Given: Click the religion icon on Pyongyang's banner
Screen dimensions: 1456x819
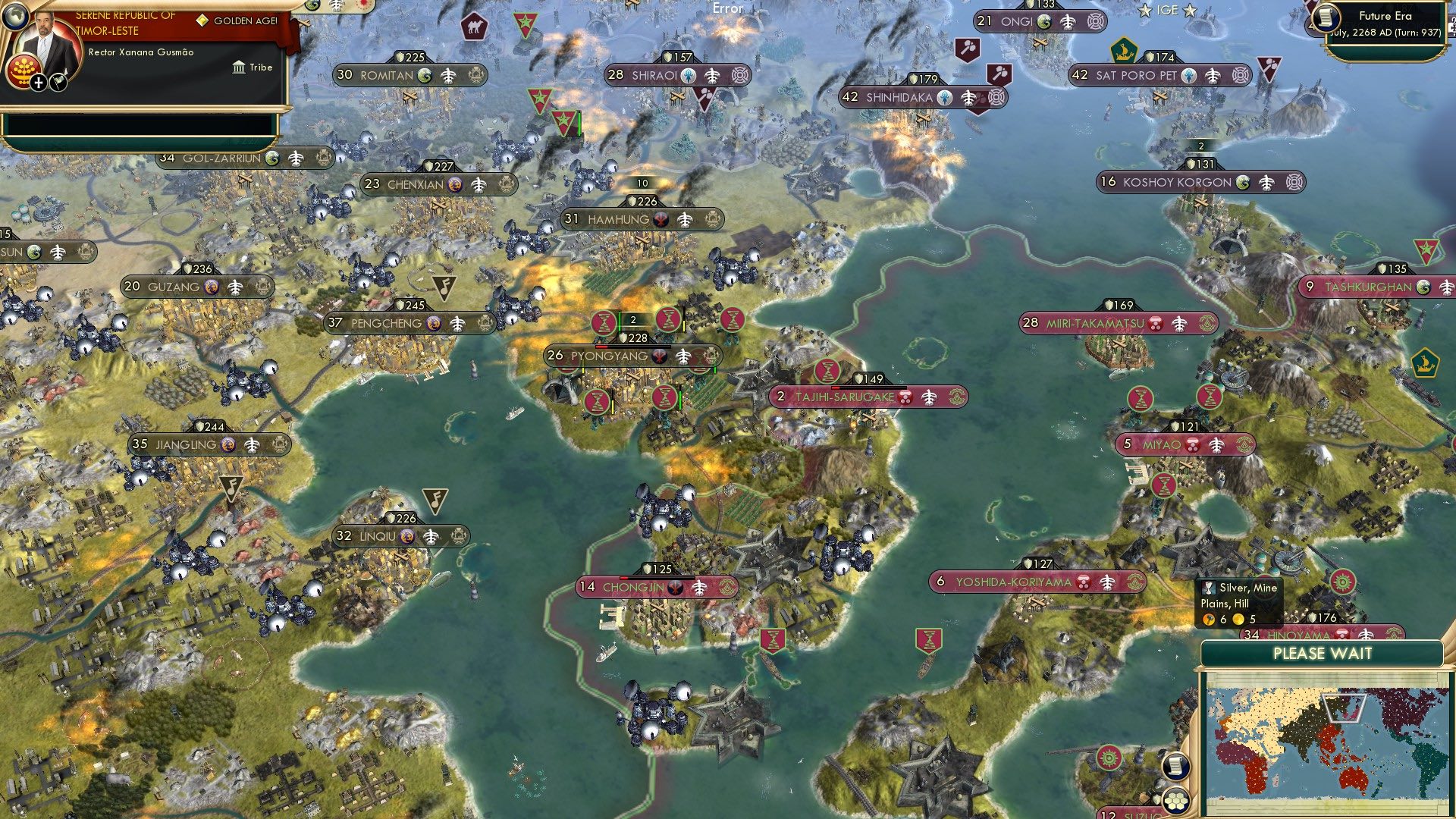Looking at the screenshot, I should [661, 355].
